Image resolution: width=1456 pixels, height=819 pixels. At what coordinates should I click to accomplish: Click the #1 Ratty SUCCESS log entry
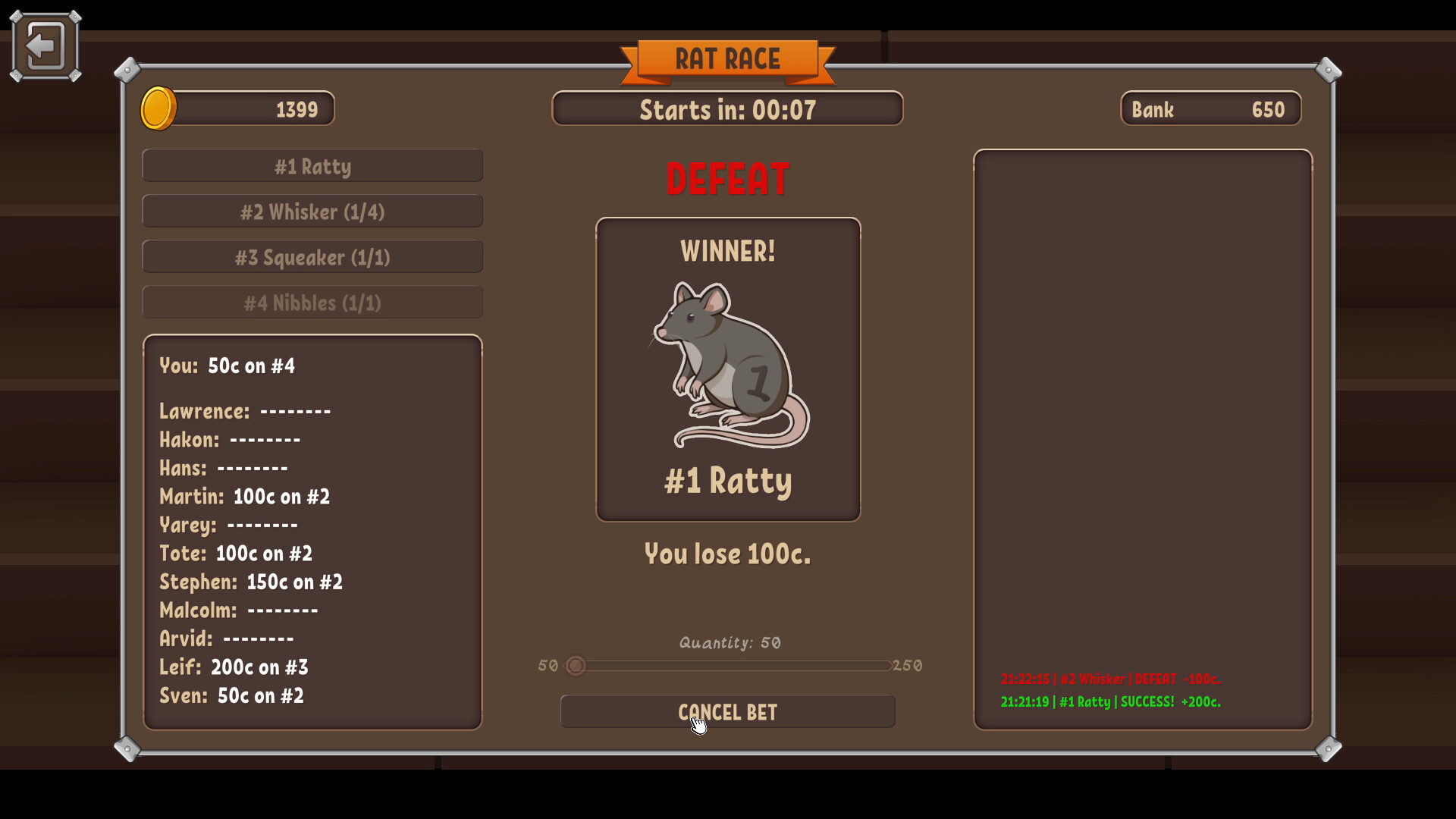click(1109, 702)
